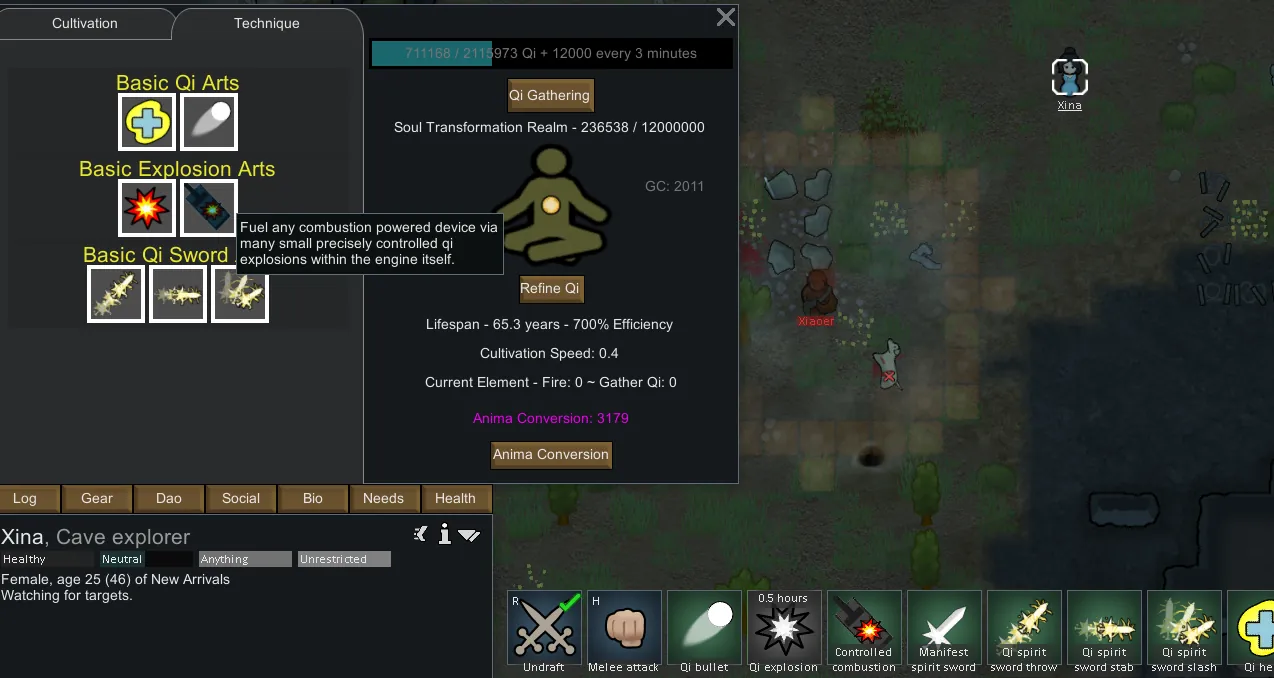The width and height of the screenshot is (1274, 678).
Task: Select the Xina colonist portrait
Action: 1069,77
